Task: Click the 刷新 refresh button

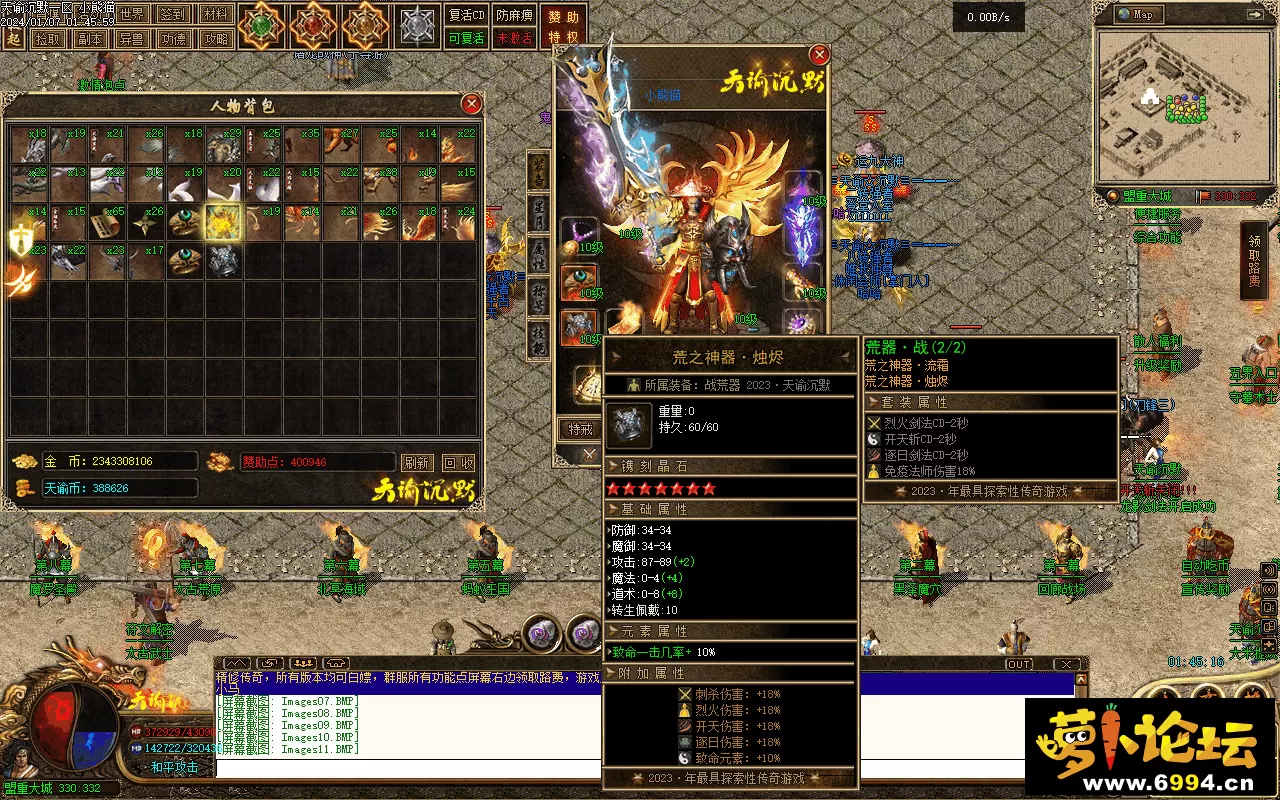Action: tap(417, 463)
